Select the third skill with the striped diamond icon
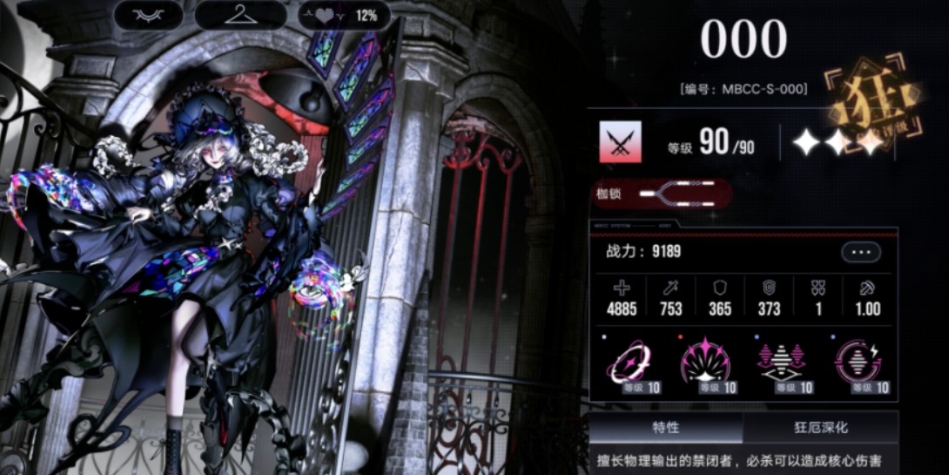Viewport: 949px width, 475px height. 781,364
